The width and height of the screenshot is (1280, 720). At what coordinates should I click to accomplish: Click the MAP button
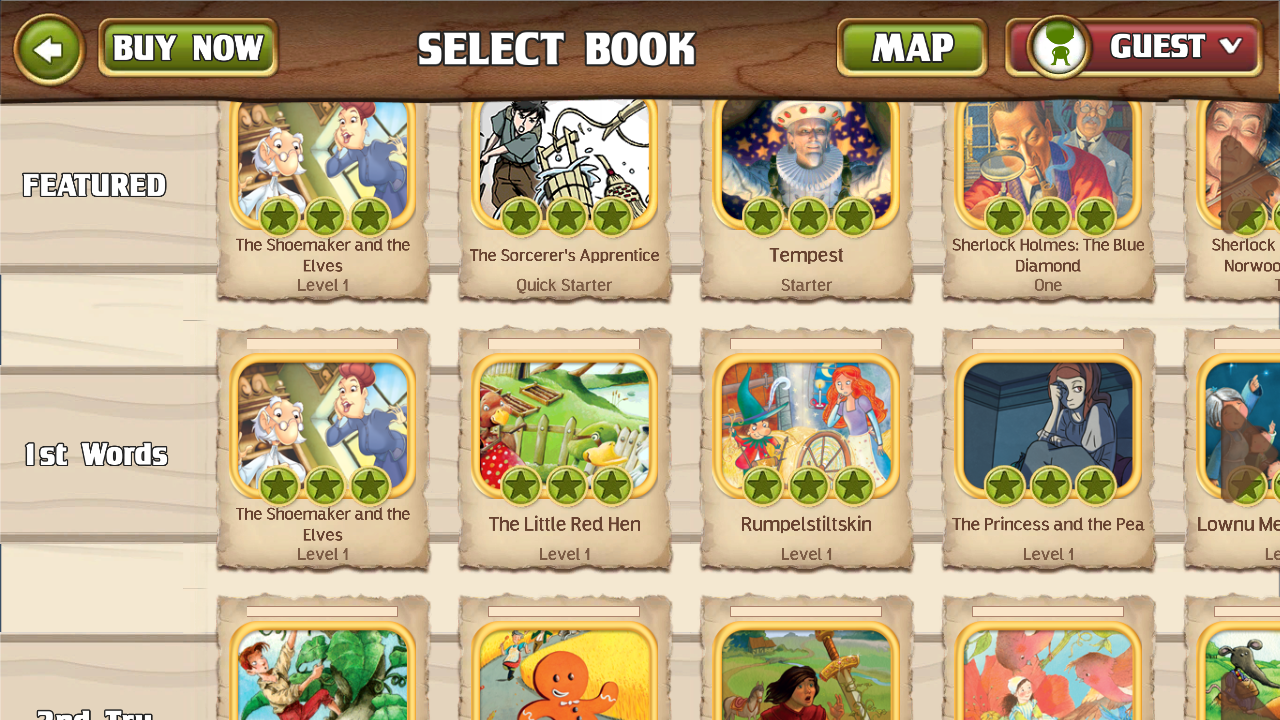pos(911,47)
